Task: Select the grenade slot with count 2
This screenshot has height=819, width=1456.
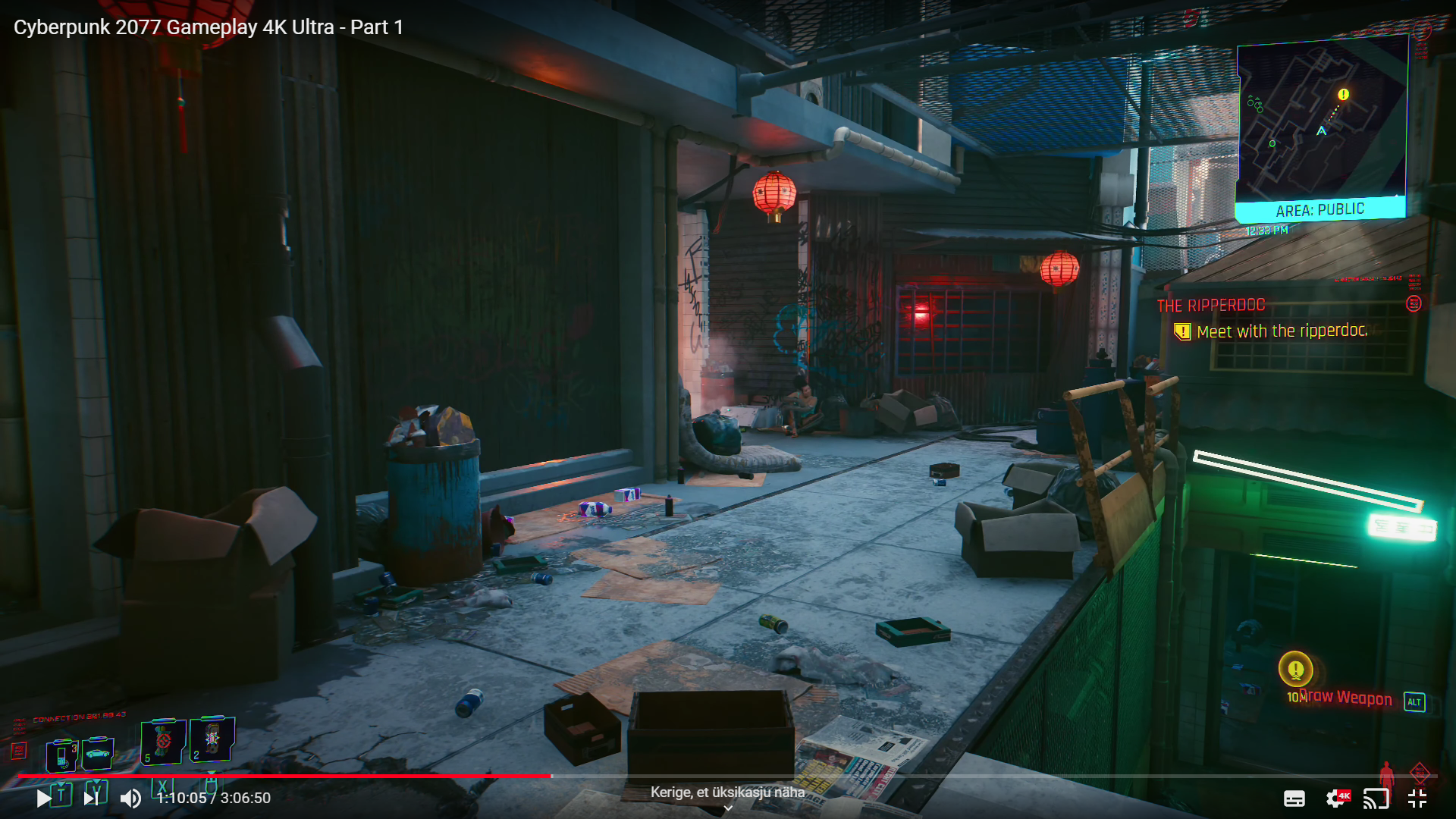Action: tap(212, 739)
